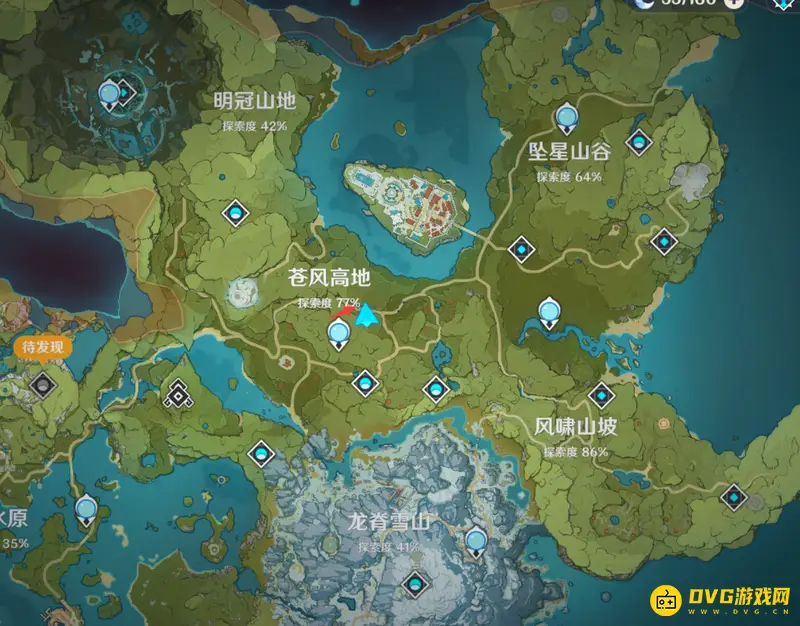Select the teleport waypoint in 明冠山地
This screenshot has width=800, height=626.
point(236,211)
